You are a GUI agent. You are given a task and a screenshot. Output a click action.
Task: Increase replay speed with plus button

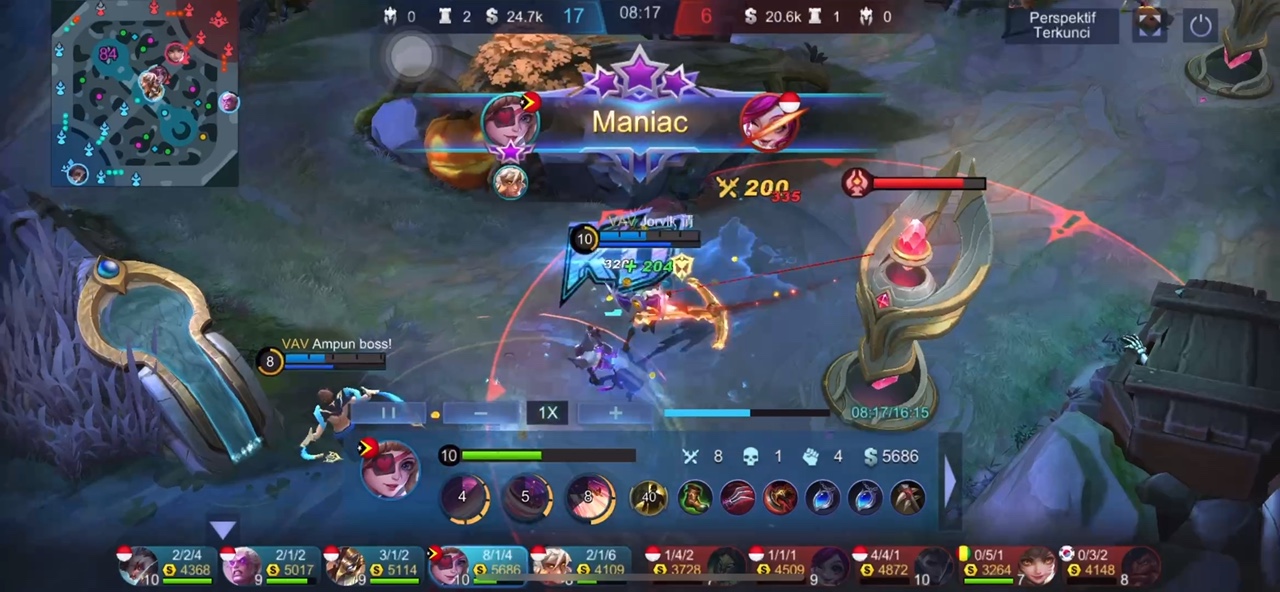tap(615, 413)
